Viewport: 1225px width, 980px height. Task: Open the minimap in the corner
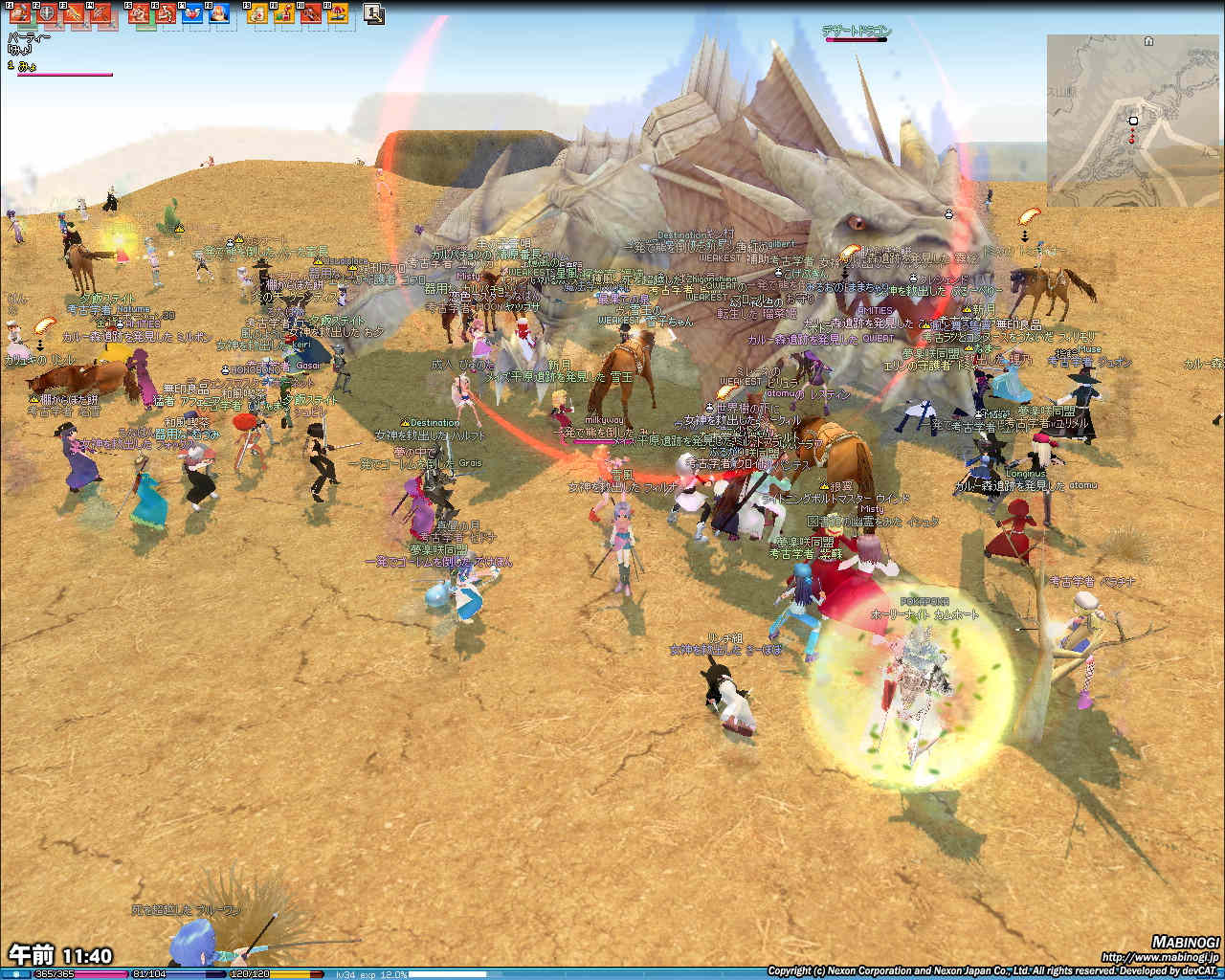point(1133,120)
